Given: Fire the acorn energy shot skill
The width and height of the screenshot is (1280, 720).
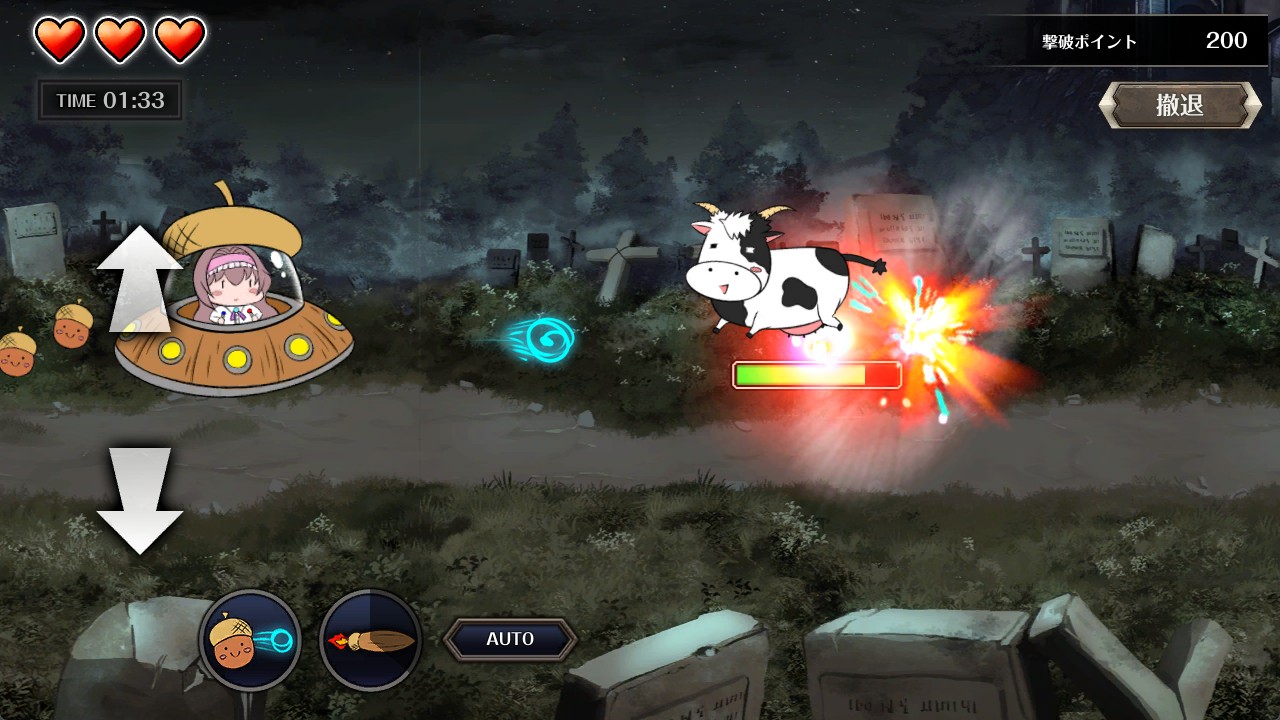Looking at the screenshot, I should [x=250, y=640].
